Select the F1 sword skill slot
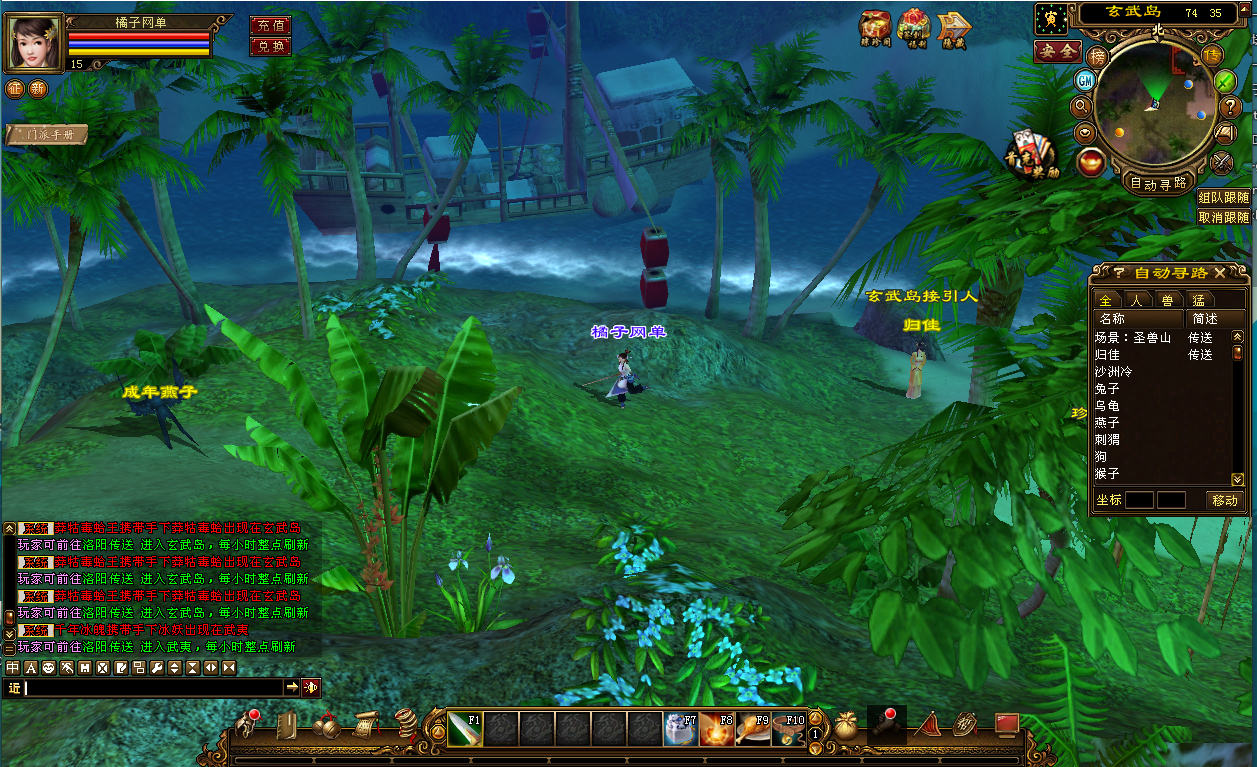Image resolution: width=1257 pixels, height=767 pixels. tap(465, 729)
